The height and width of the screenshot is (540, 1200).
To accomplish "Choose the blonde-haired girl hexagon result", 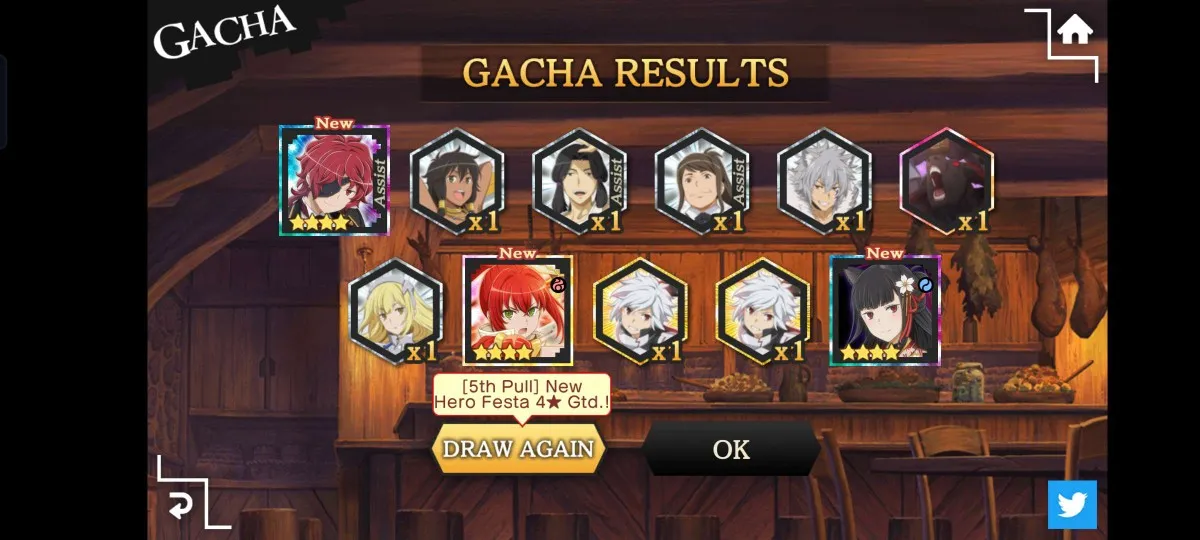I will [395, 311].
